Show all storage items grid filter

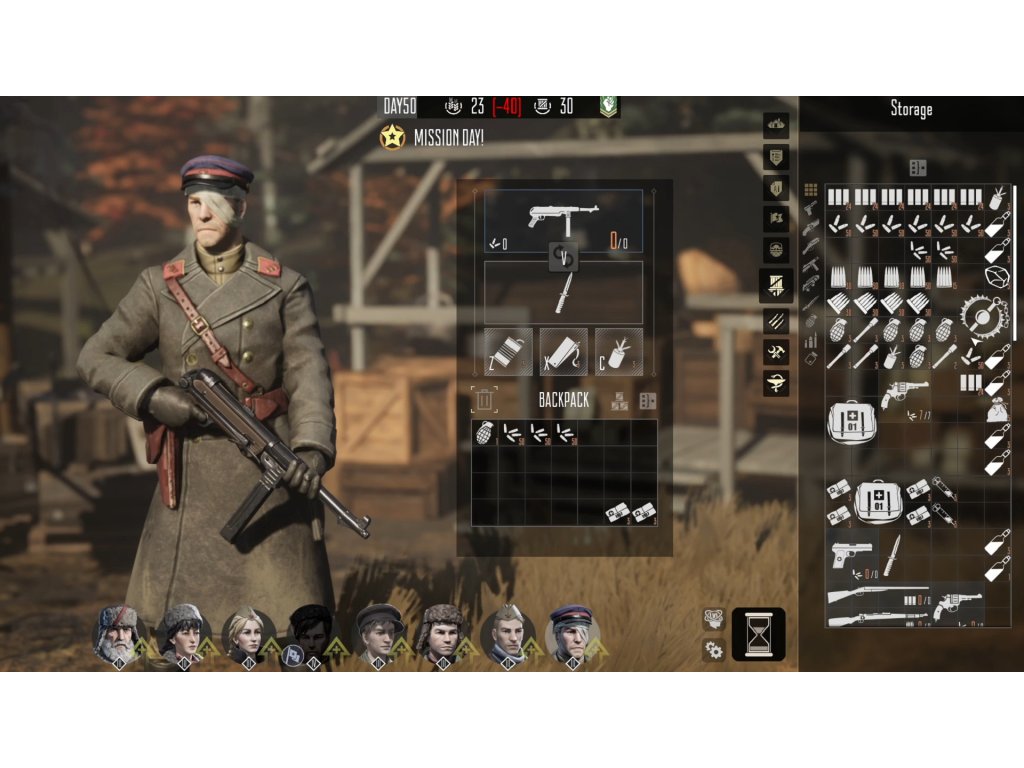coord(810,189)
